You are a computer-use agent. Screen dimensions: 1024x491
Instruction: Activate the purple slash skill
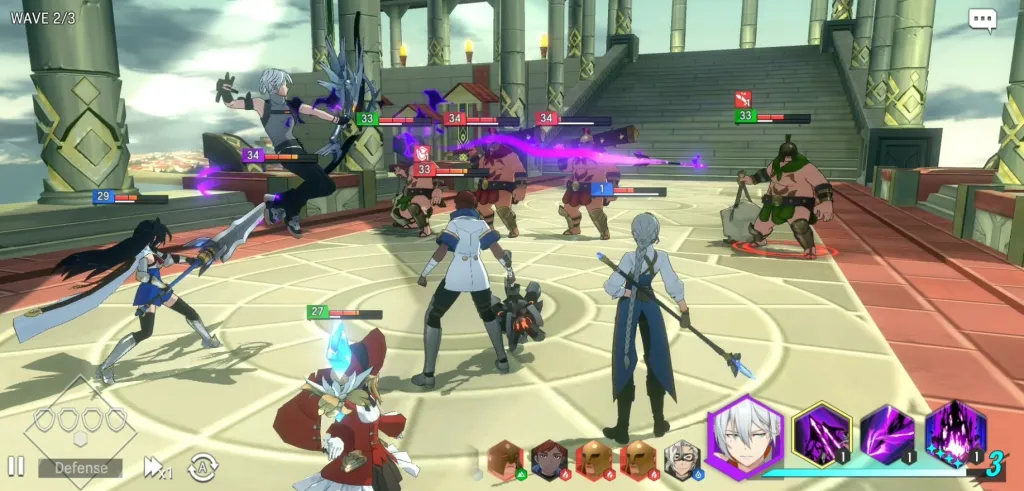pos(888,435)
